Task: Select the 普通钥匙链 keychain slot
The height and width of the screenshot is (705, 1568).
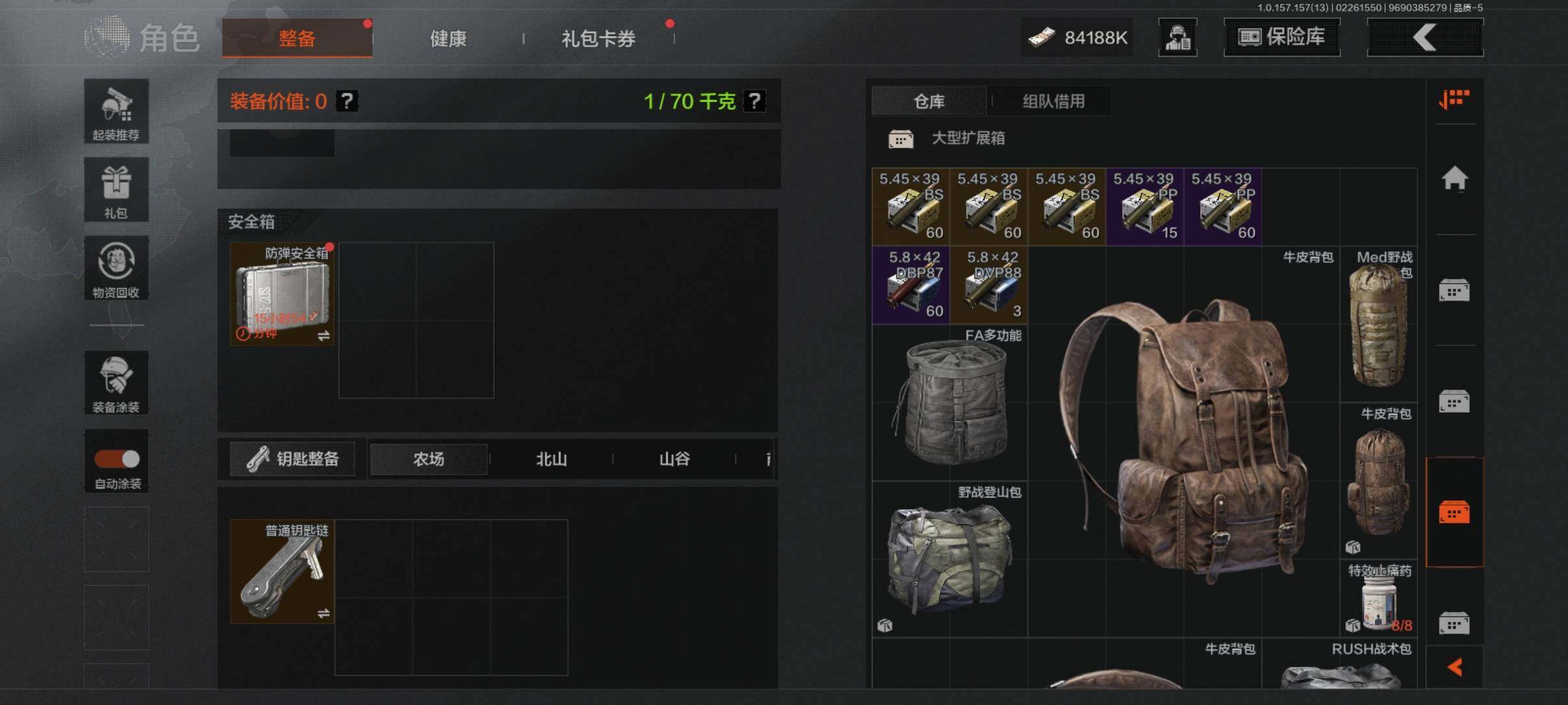Action: tap(282, 572)
